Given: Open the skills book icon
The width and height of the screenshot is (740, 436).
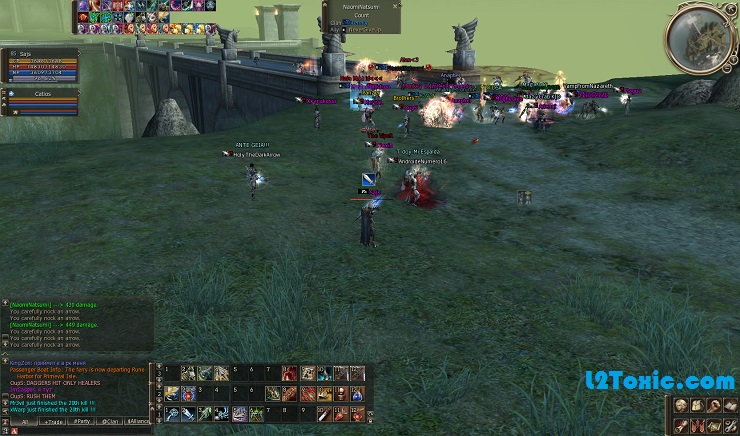Looking at the screenshot, I should [x=728, y=405].
